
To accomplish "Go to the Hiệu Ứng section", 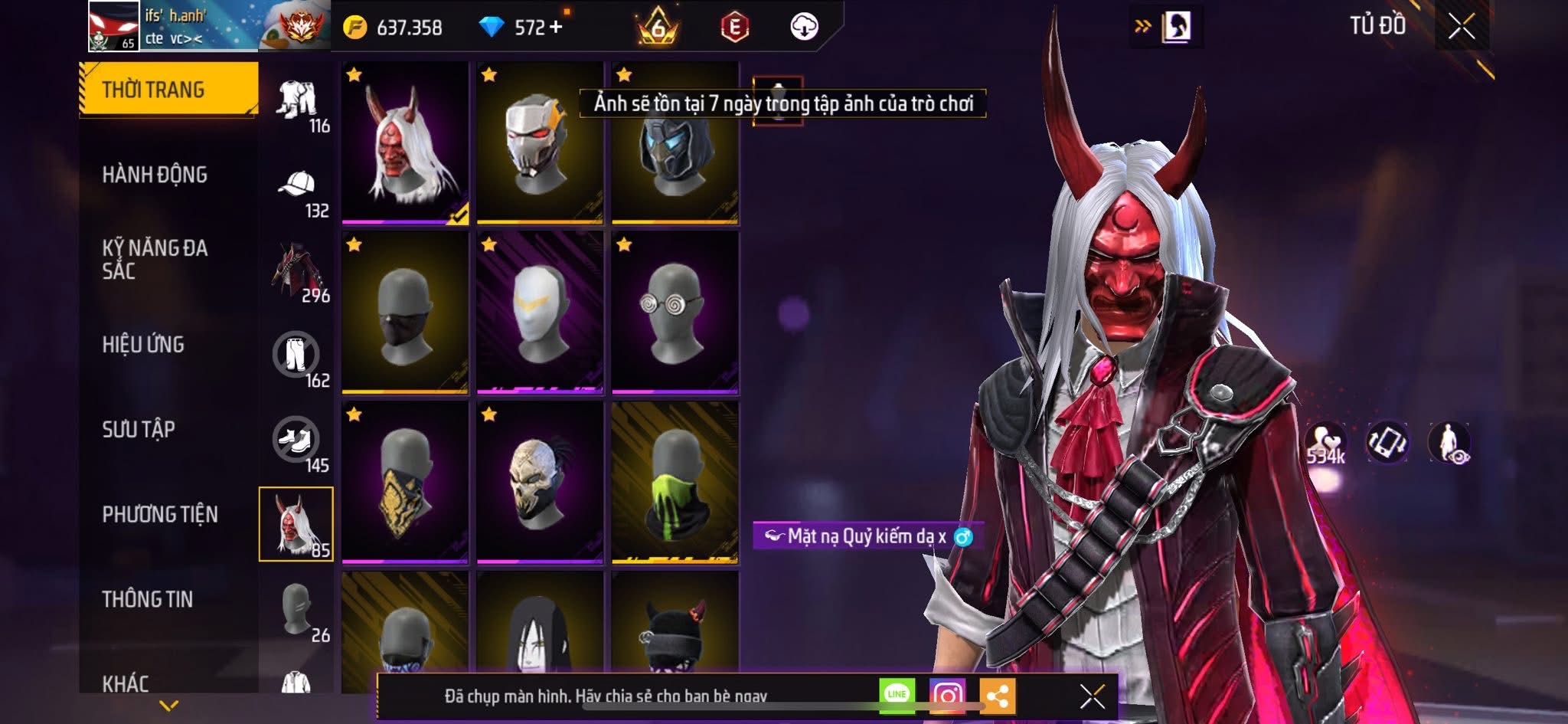I will [x=143, y=345].
